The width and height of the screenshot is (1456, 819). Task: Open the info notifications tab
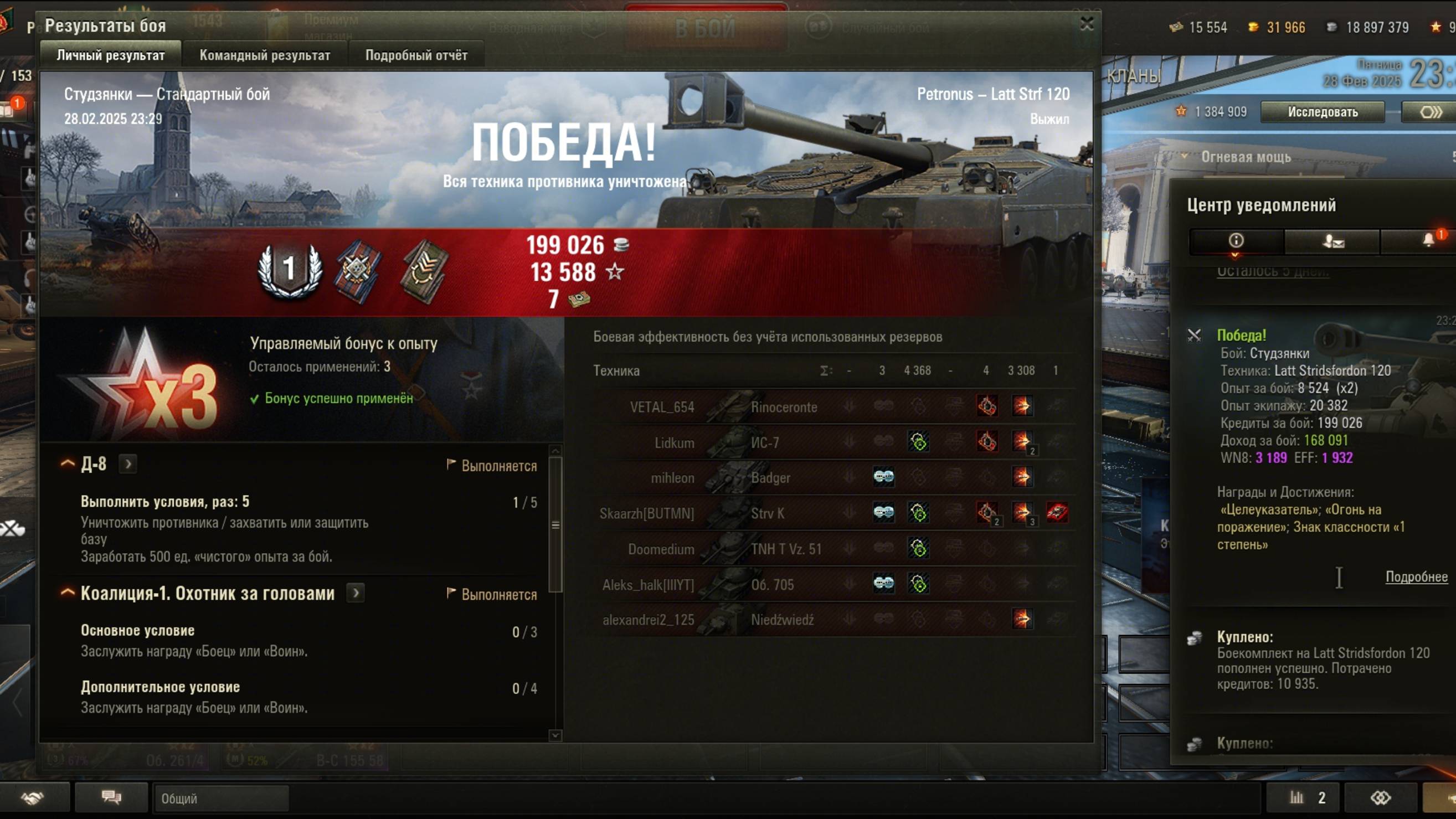[x=1236, y=241]
